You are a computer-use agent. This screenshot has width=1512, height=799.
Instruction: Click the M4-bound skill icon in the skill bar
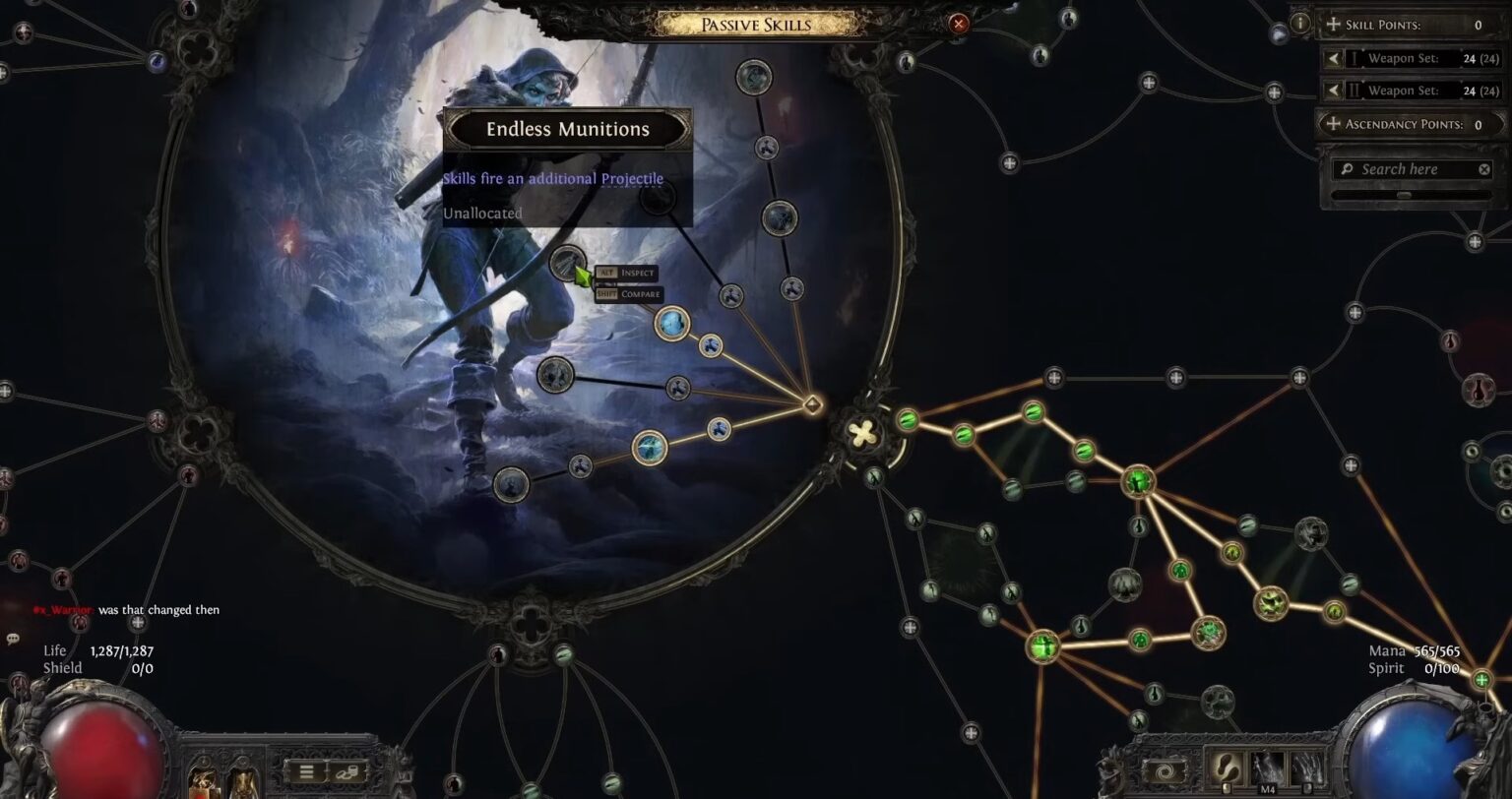pyautogui.click(x=1267, y=767)
